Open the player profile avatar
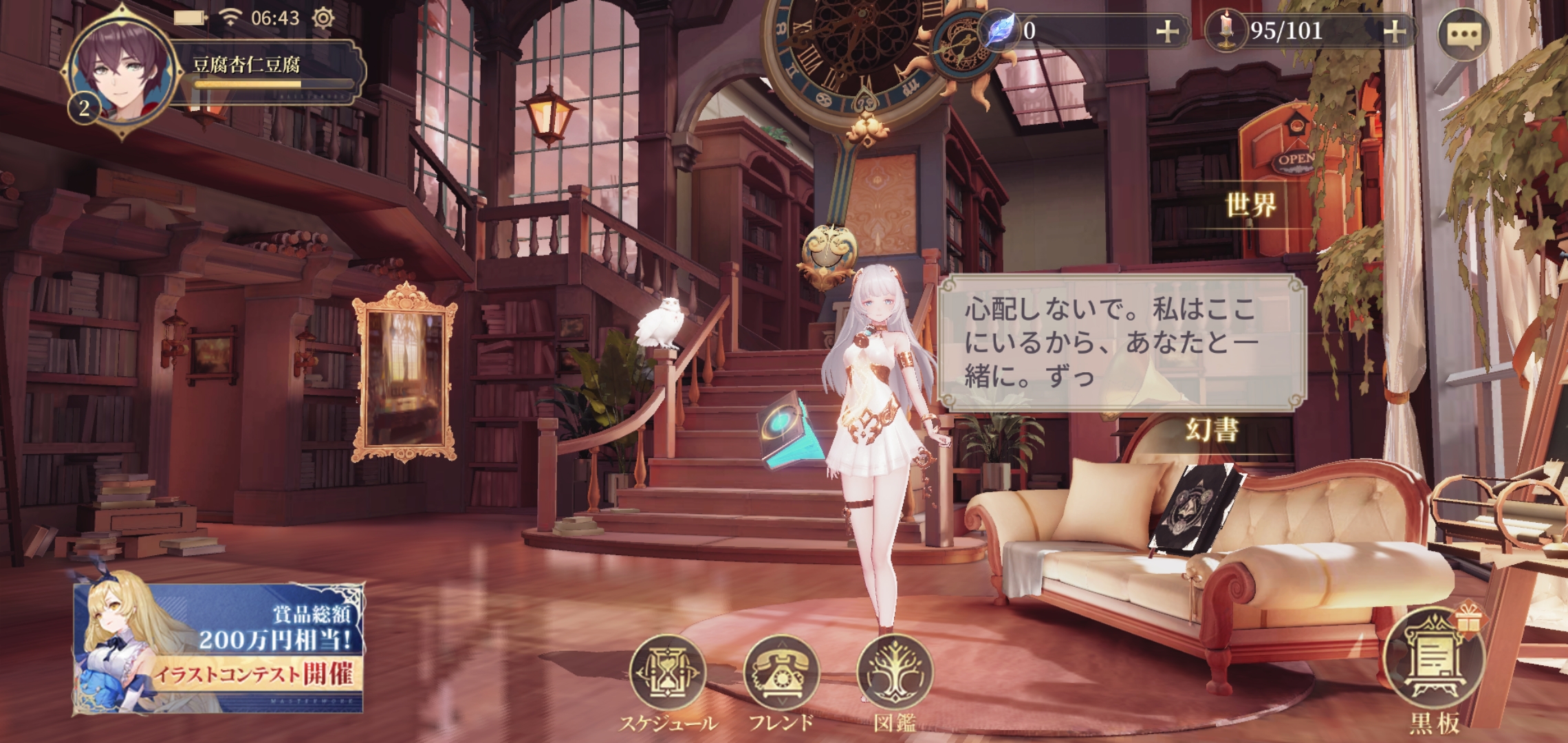 pos(122,72)
